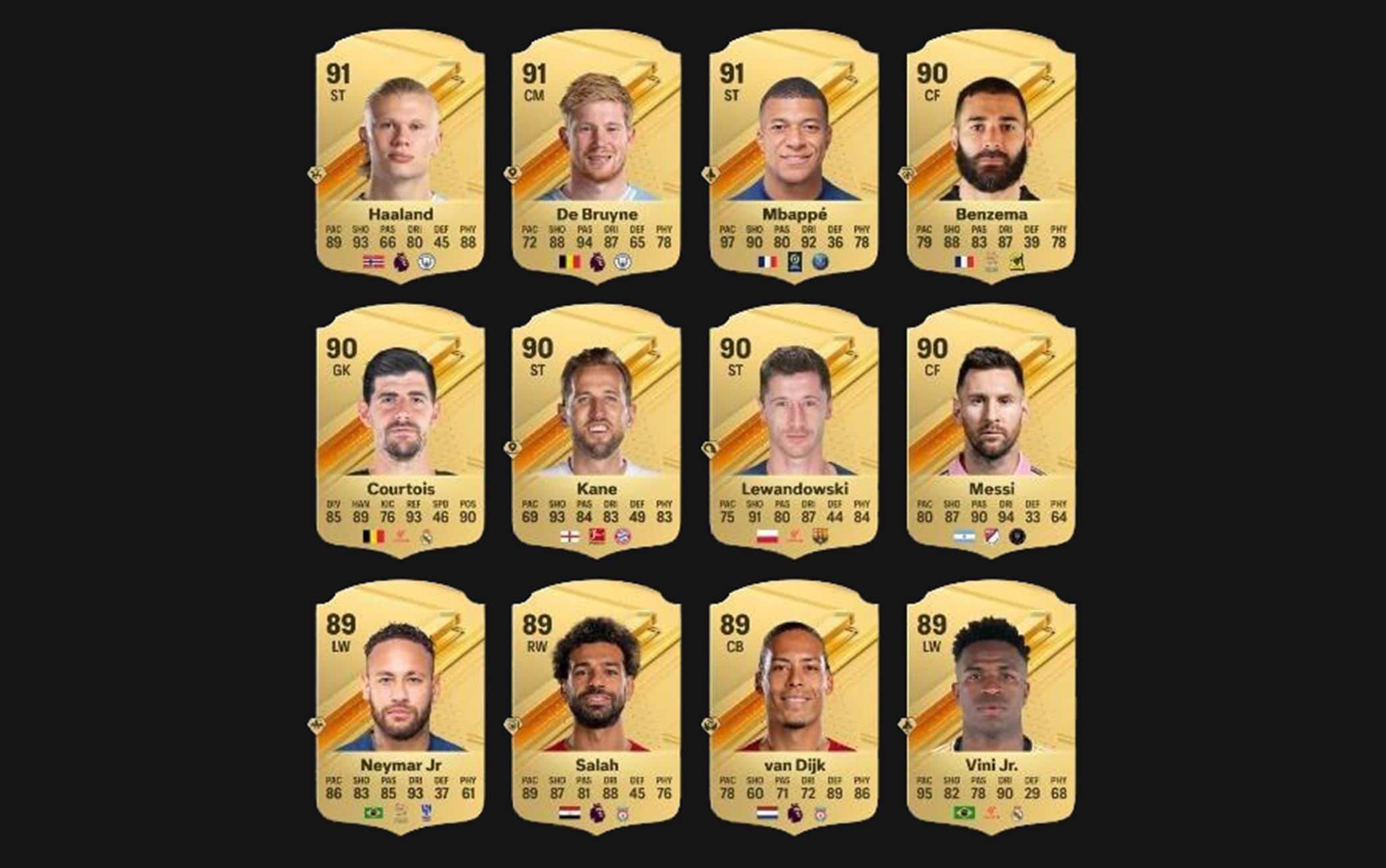This screenshot has width=1386, height=868.
Task: Click the Liverpool crest on van Dijk's card
Action: (x=821, y=813)
